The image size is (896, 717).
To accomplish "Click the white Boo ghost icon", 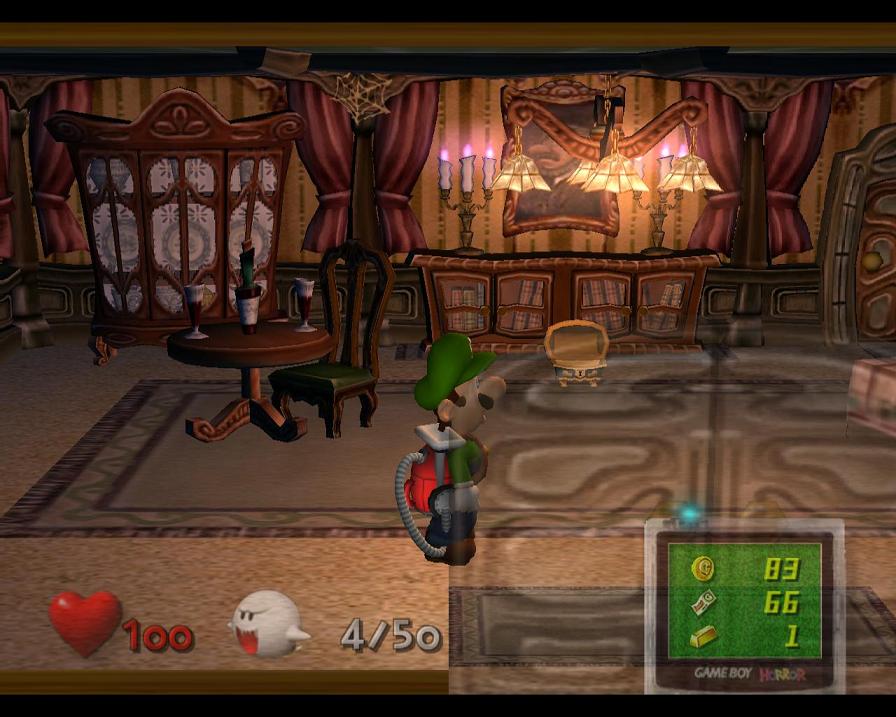I will (x=268, y=624).
